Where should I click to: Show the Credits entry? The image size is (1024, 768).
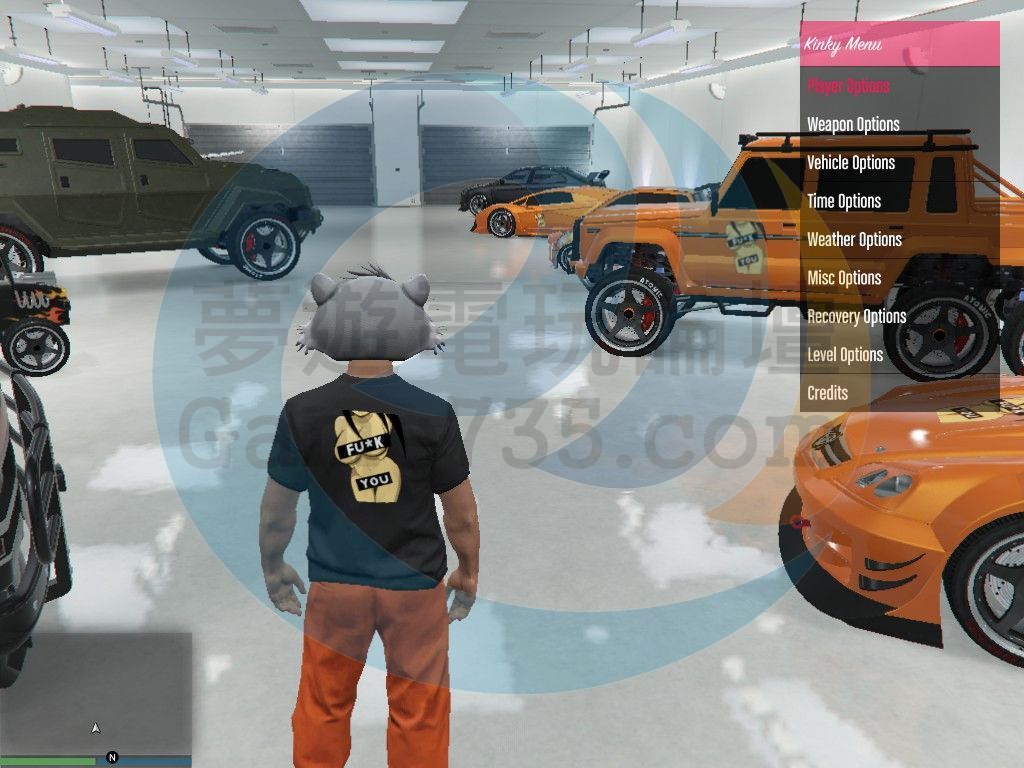pos(827,393)
